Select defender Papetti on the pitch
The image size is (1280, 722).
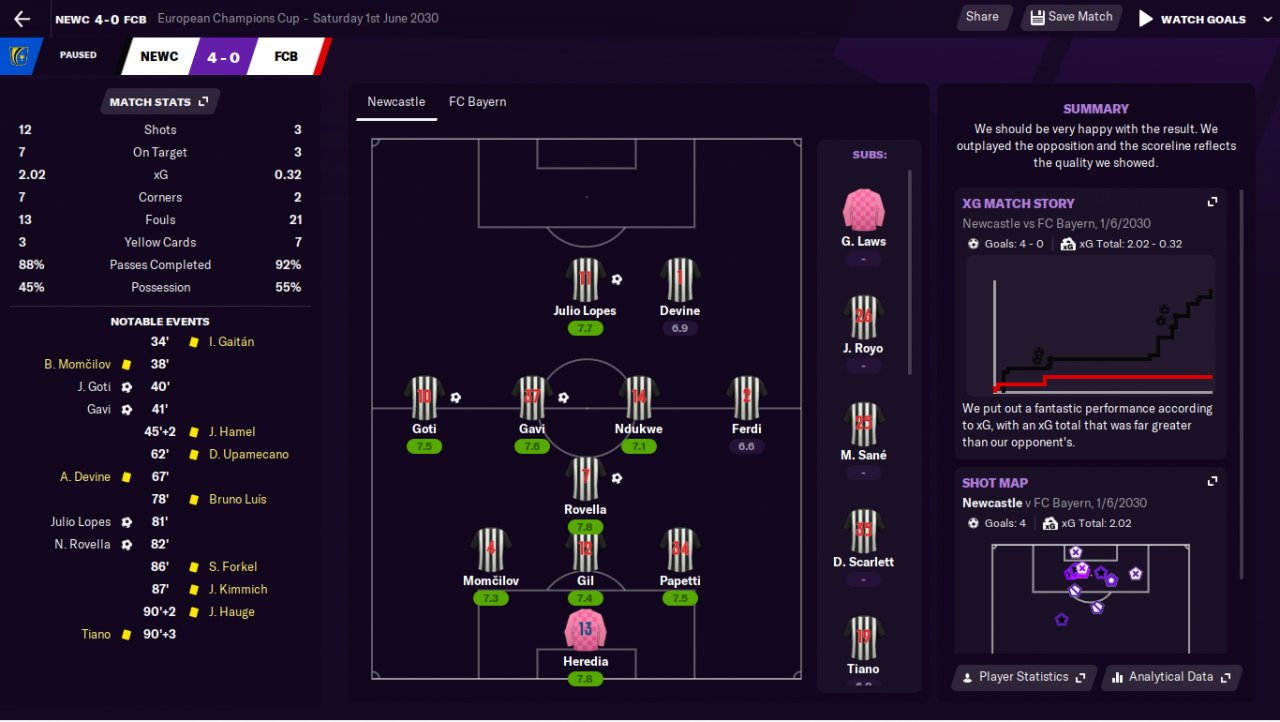[680, 553]
